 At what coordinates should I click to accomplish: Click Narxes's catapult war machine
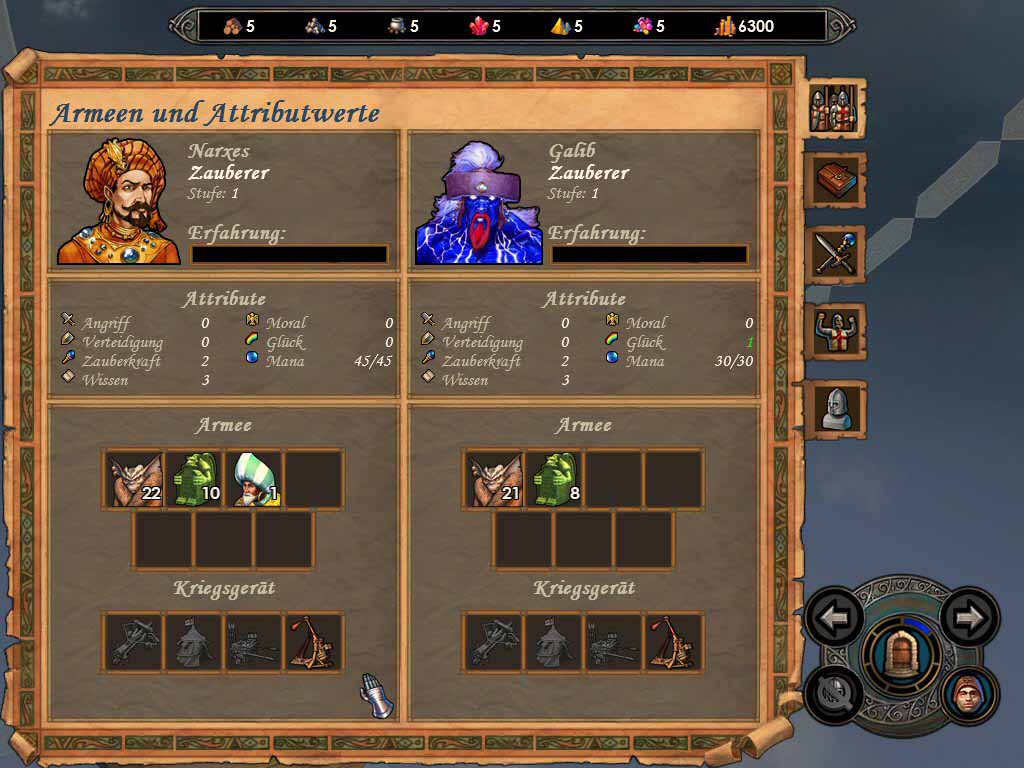coord(314,642)
